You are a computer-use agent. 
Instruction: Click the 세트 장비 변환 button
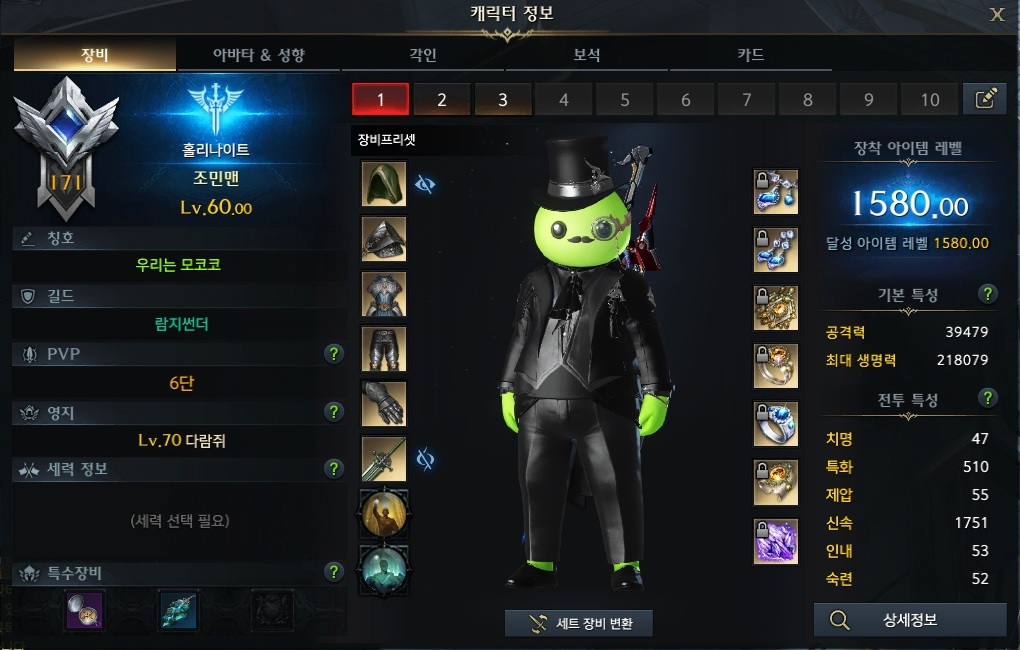(x=579, y=623)
